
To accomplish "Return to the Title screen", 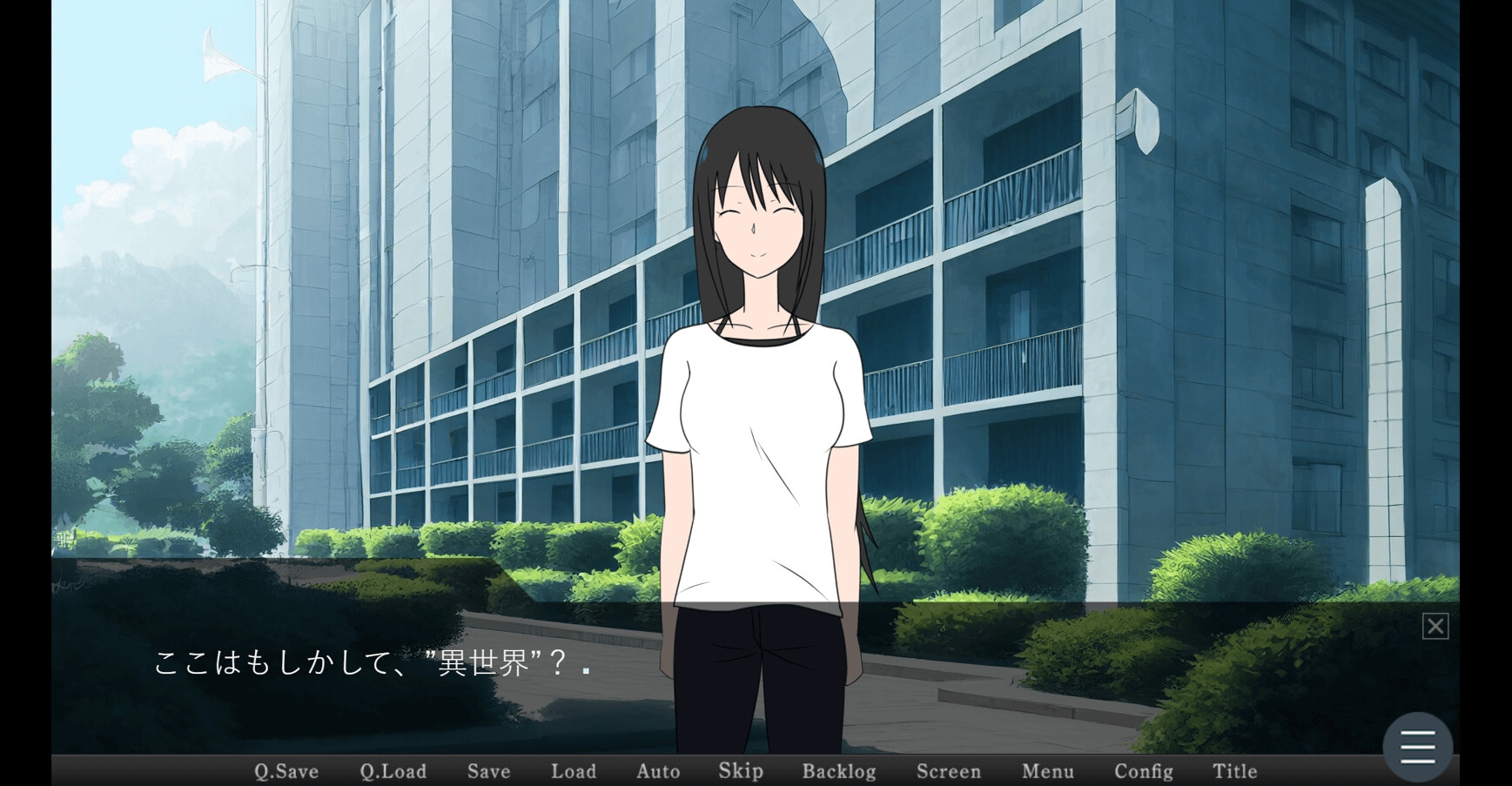I will (x=1233, y=771).
